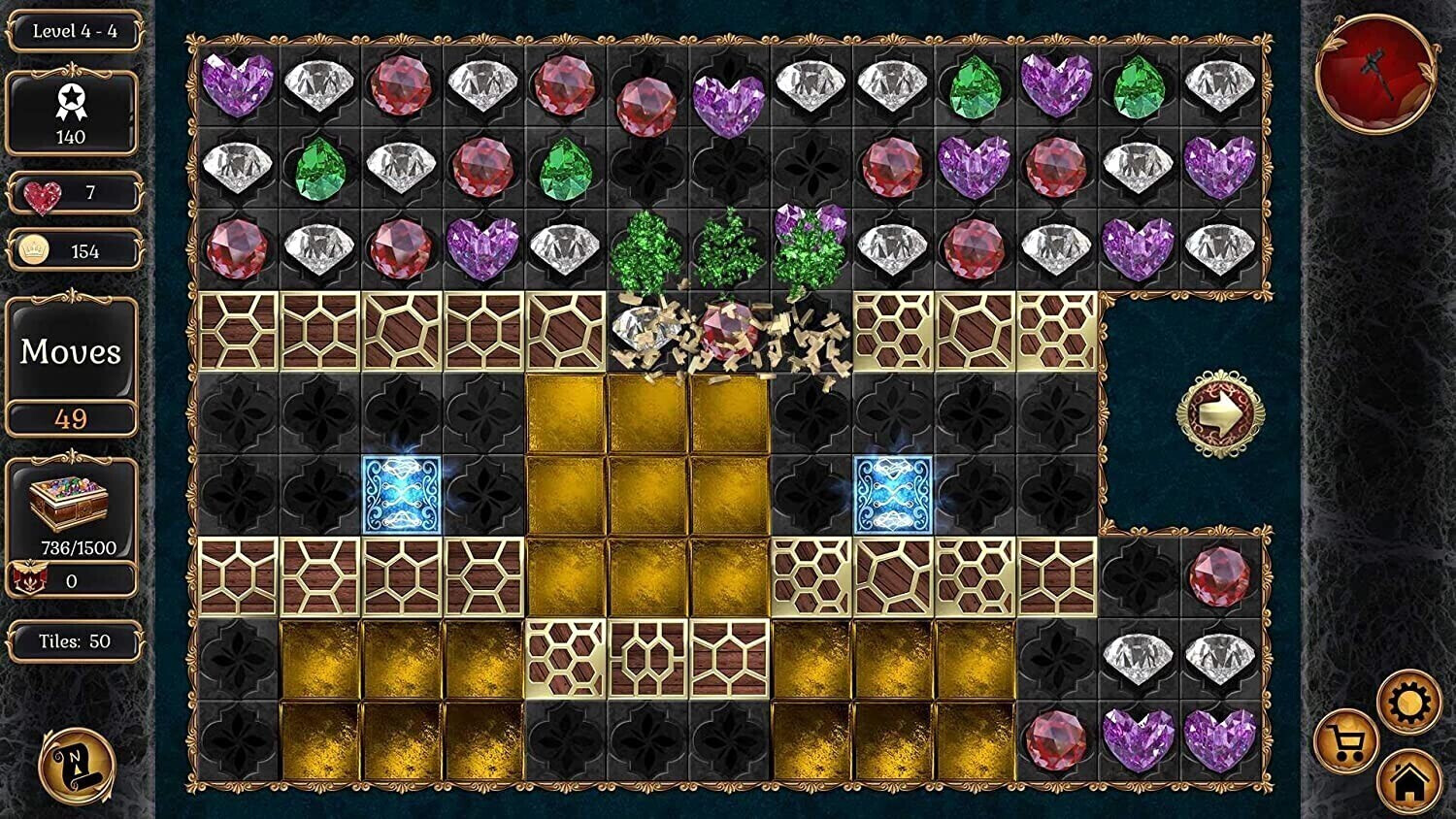This screenshot has height=819, width=1456.
Task: Activate the hammer power-up
Action: pos(1376,73)
